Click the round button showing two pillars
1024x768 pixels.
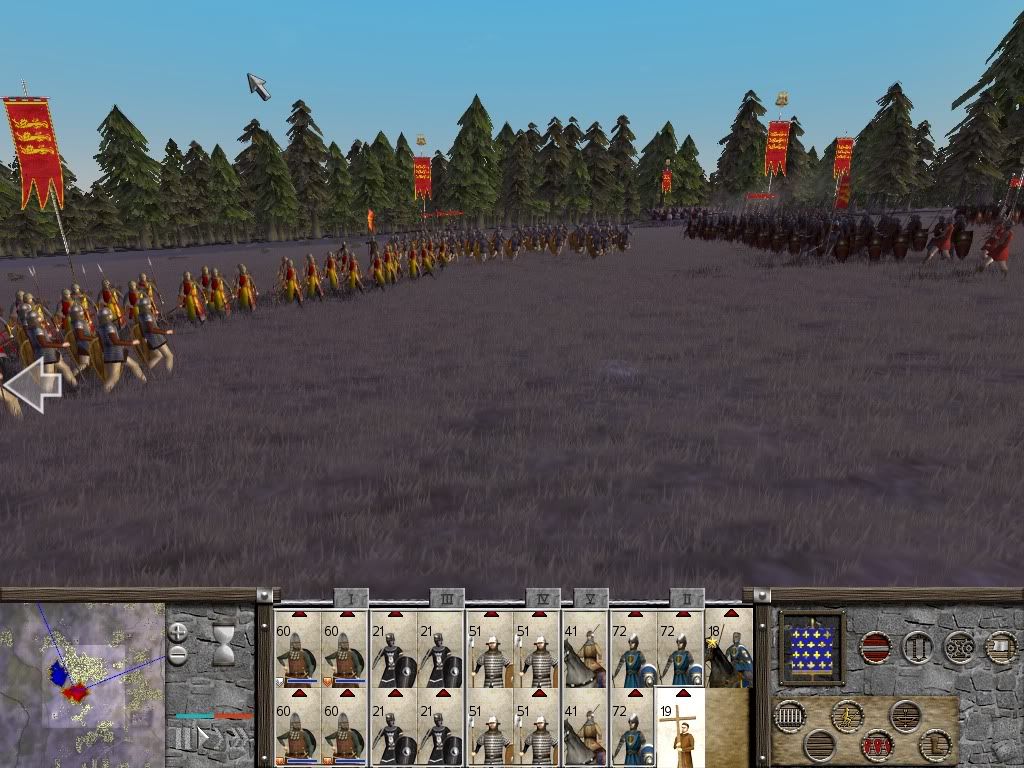(x=917, y=648)
